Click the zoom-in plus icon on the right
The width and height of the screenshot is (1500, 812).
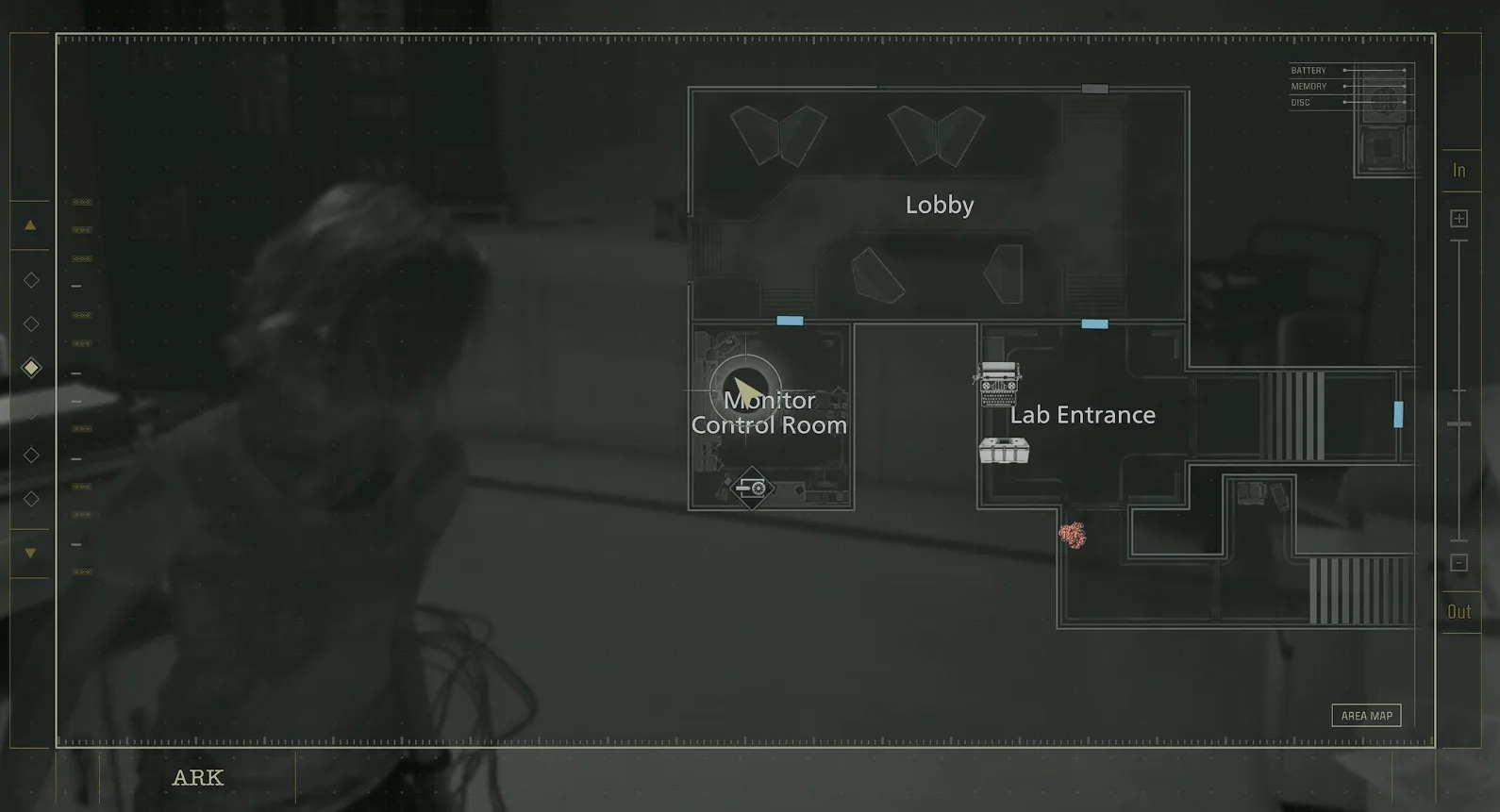[x=1458, y=218]
